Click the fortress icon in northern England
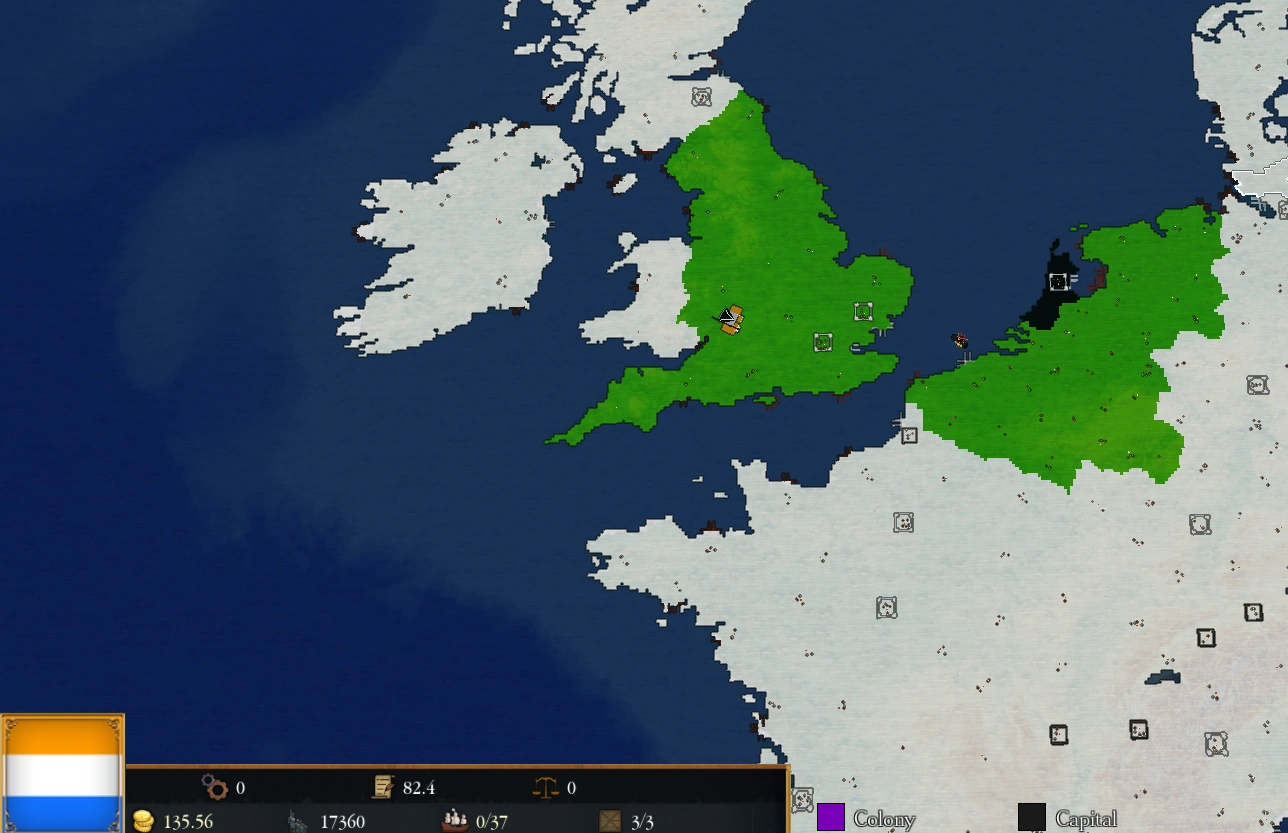Viewport: 1288px width, 833px height. 702,95
